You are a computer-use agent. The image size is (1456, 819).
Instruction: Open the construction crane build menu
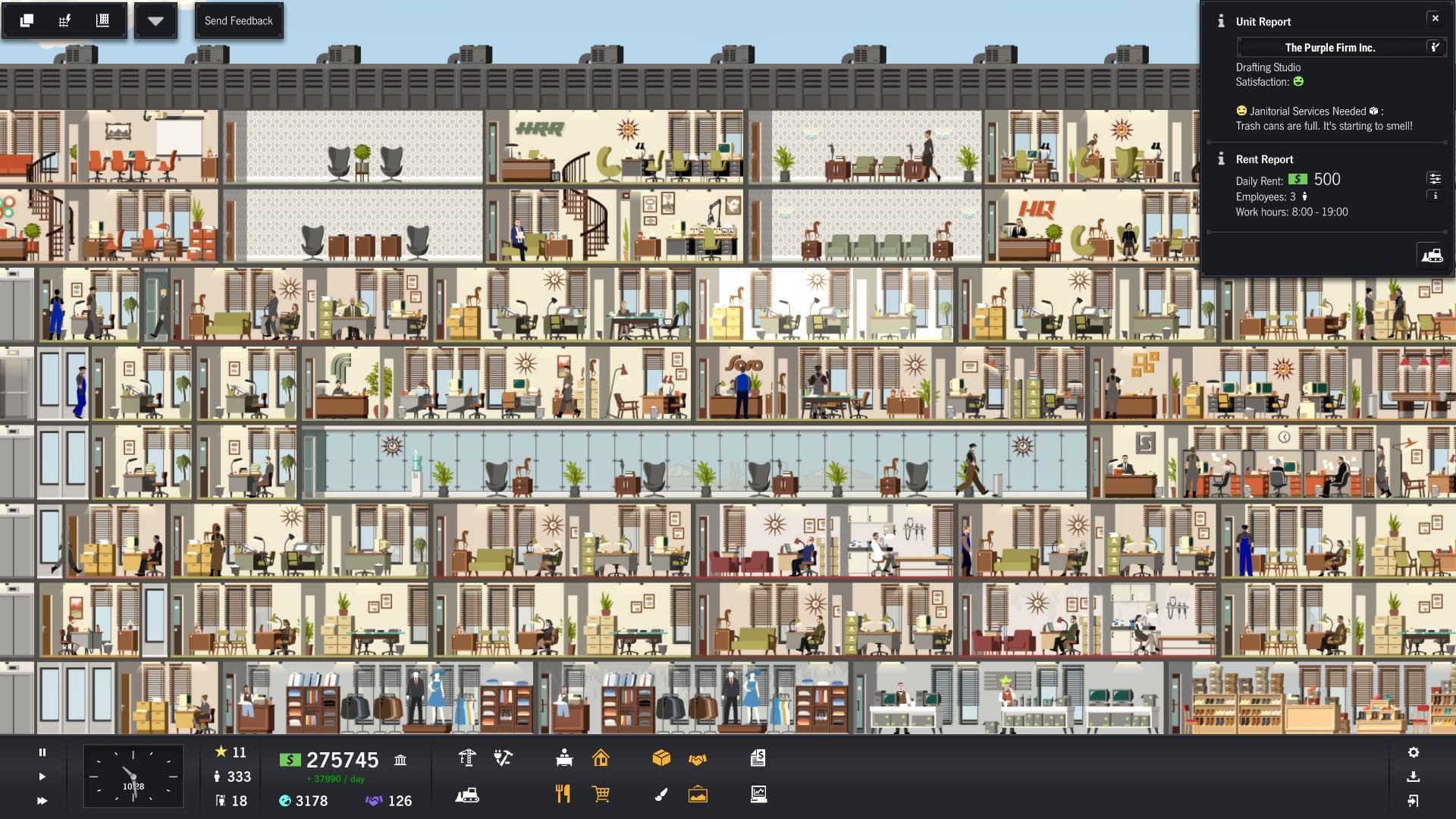468,758
